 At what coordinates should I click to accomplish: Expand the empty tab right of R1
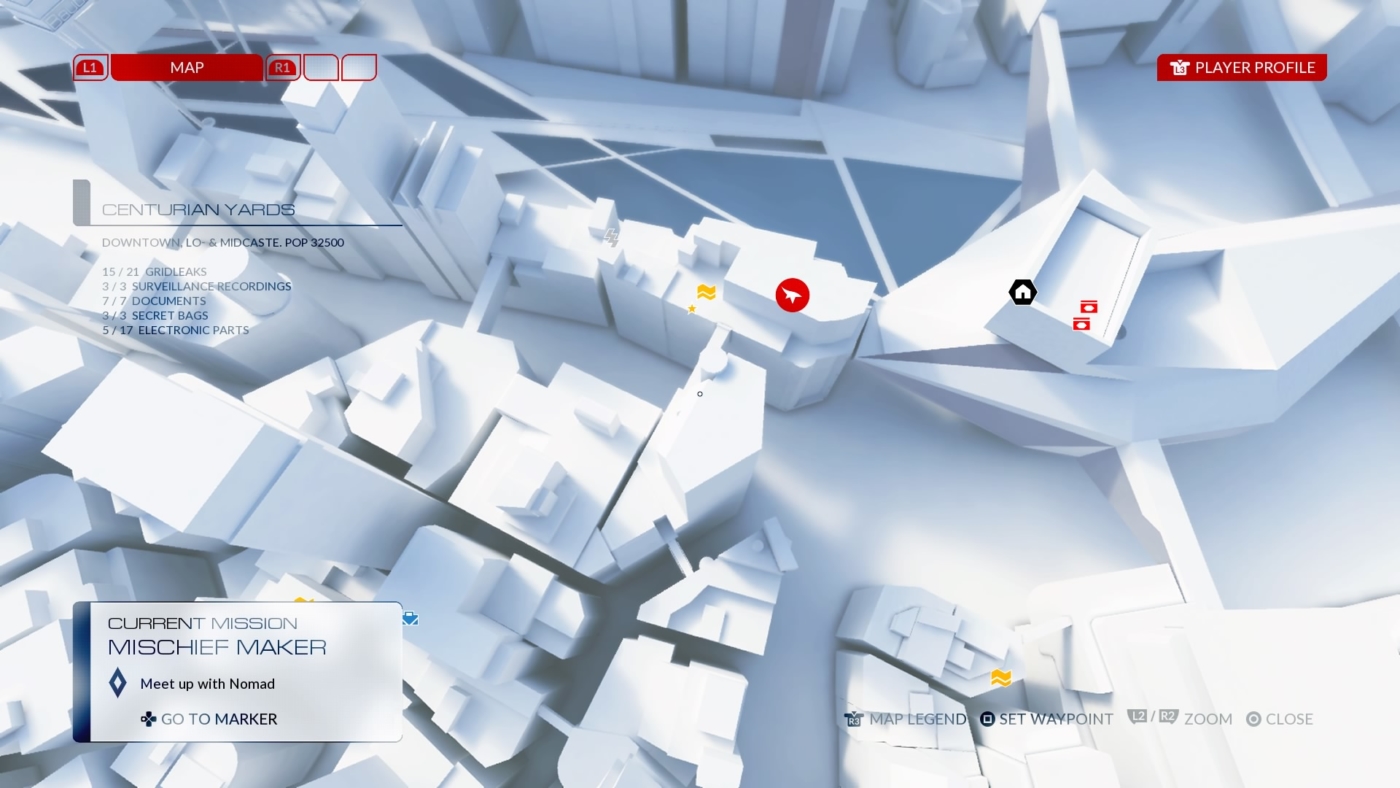(322, 67)
